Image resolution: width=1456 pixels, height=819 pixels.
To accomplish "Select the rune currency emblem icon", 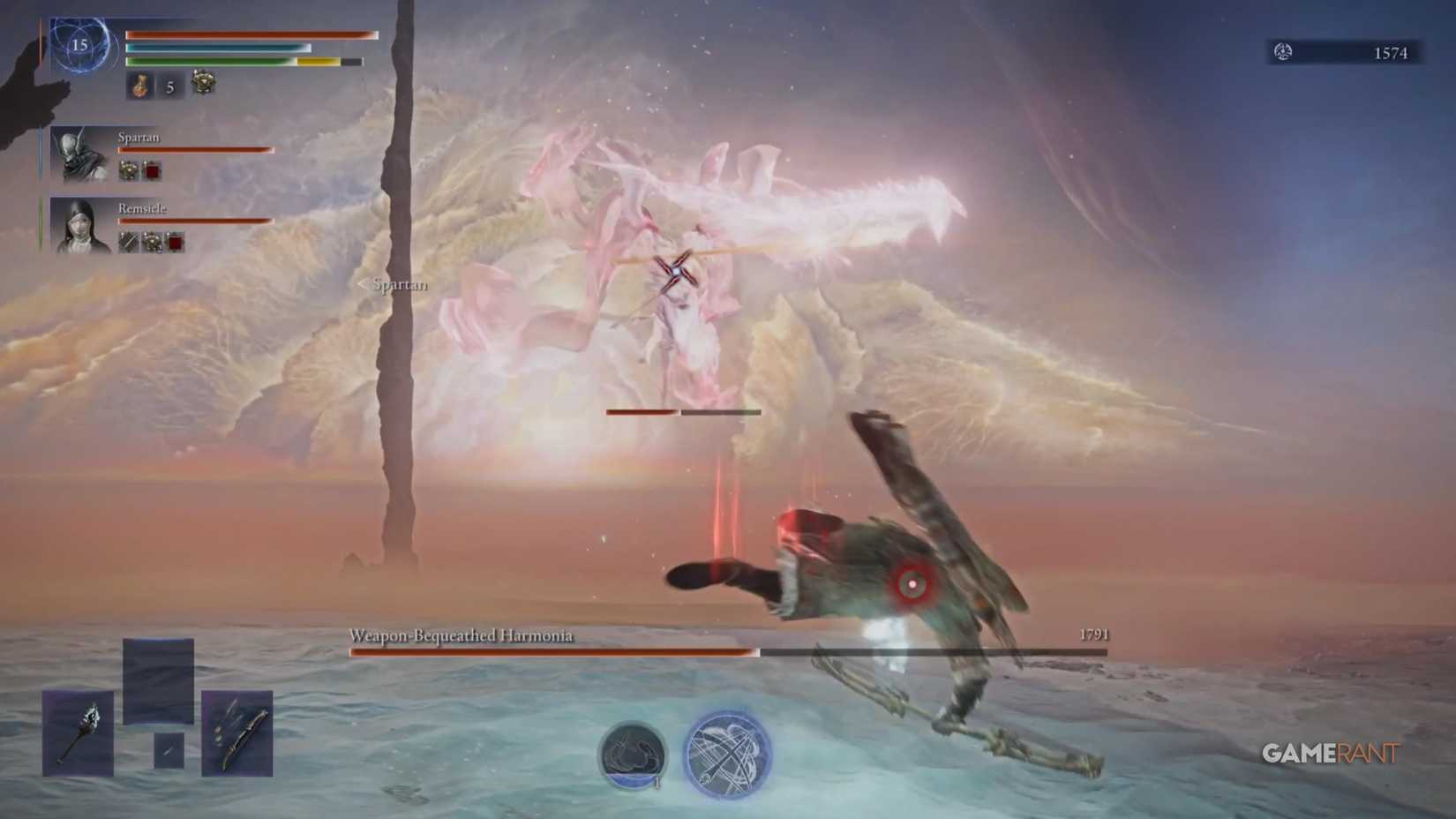I will click(1280, 53).
